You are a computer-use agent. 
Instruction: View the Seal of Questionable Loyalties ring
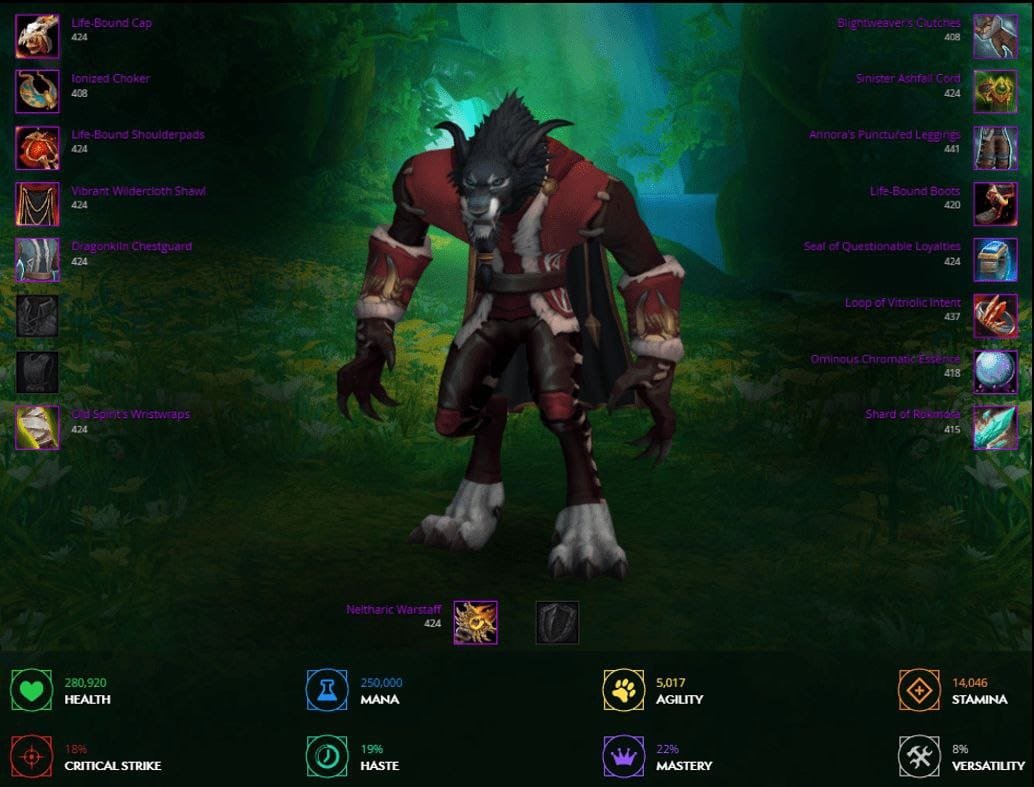995,259
